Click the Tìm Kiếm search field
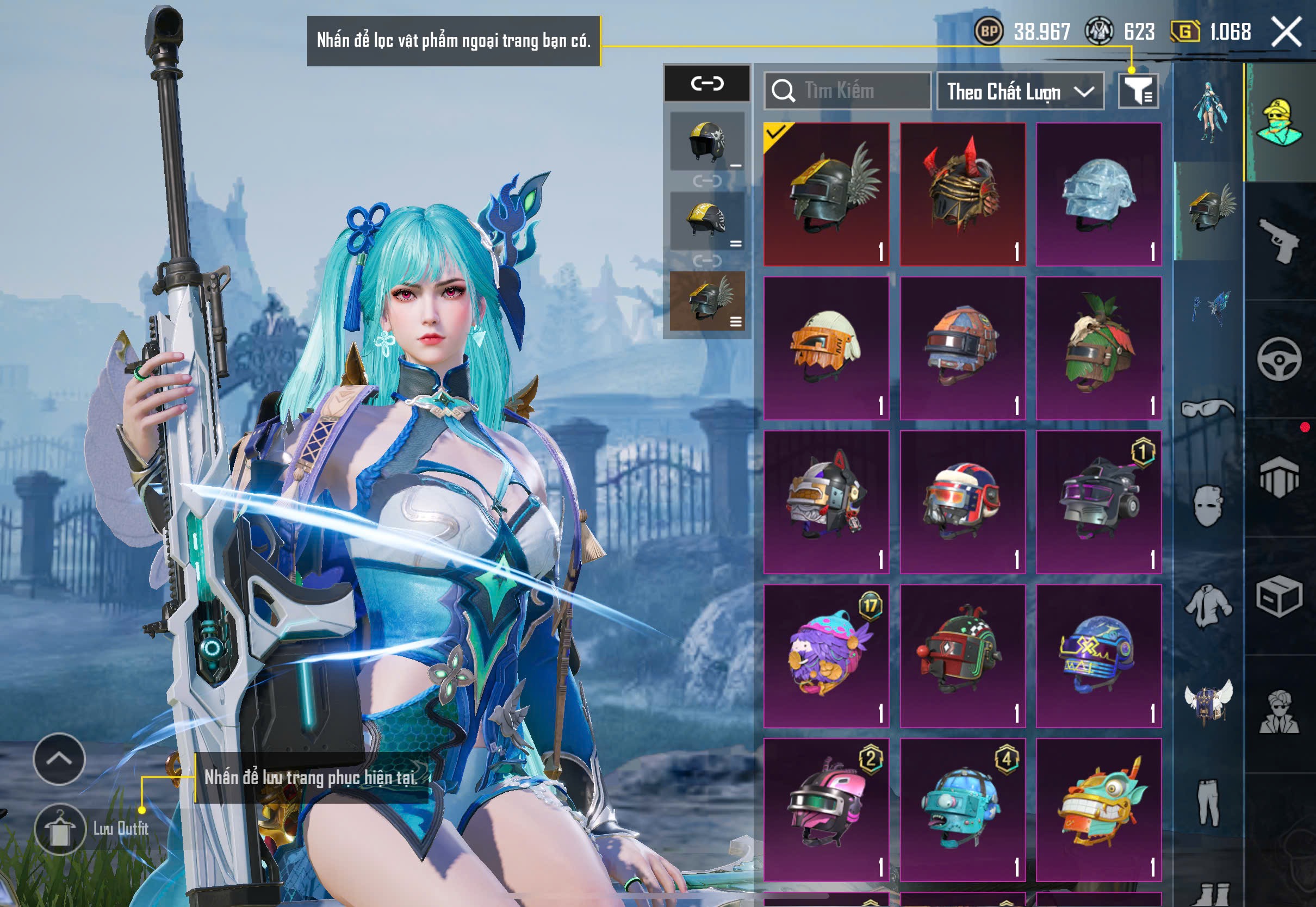 click(x=848, y=91)
